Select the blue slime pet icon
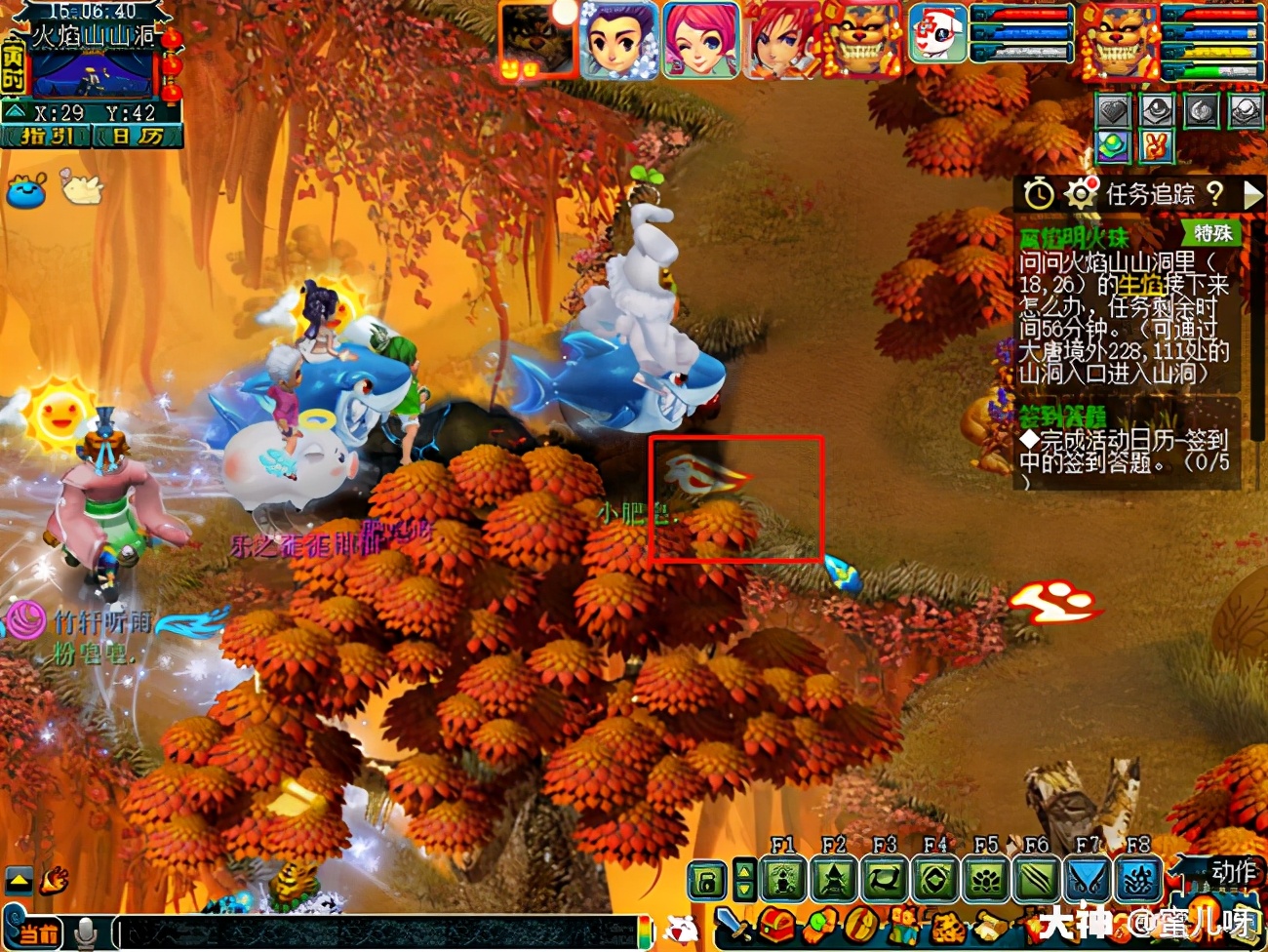This screenshot has height=952, width=1268. pos(26,188)
